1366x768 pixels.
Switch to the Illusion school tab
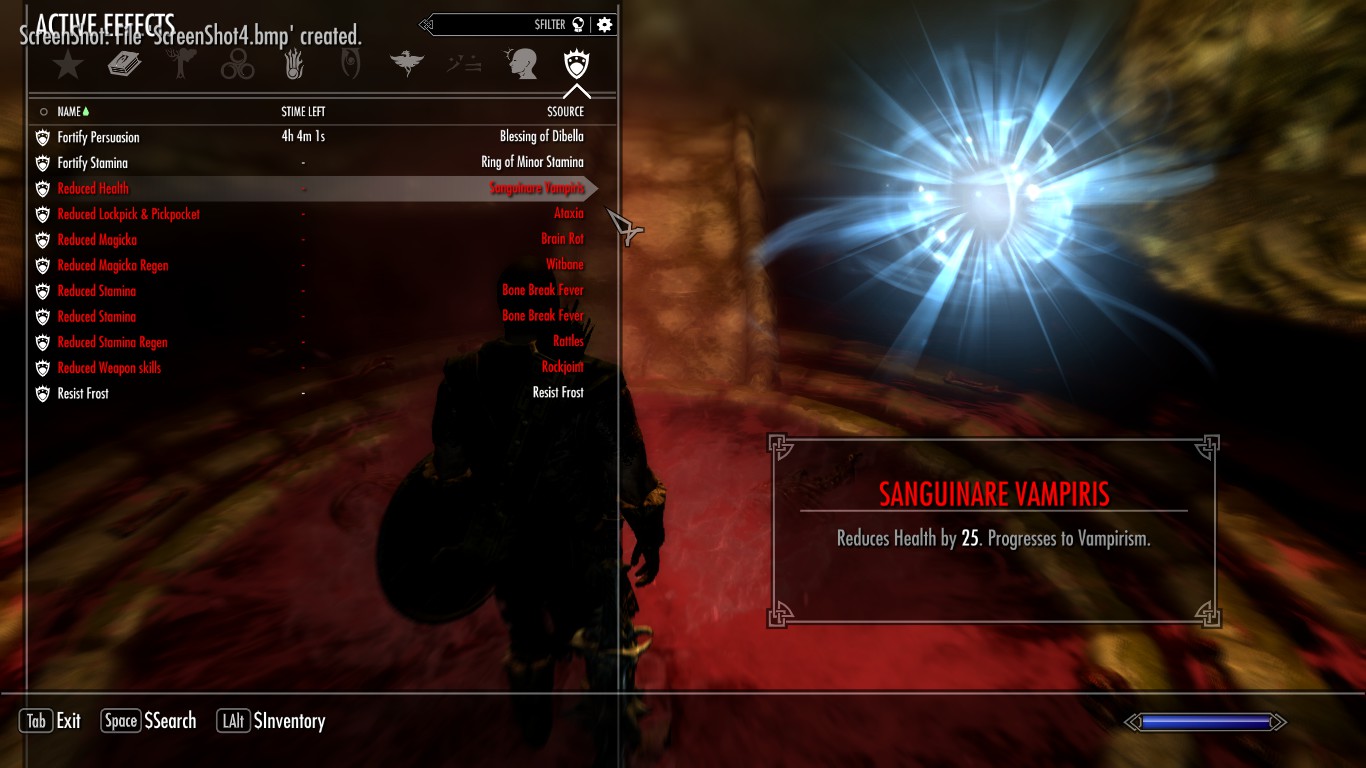tap(349, 63)
